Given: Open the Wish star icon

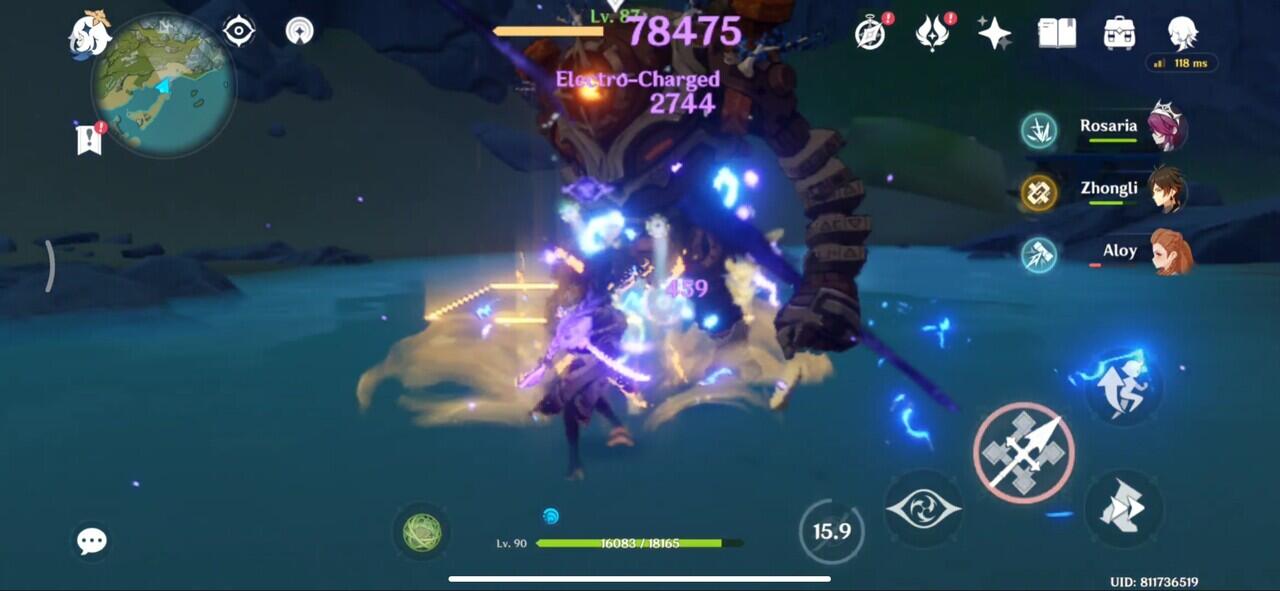Looking at the screenshot, I should click(994, 33).
